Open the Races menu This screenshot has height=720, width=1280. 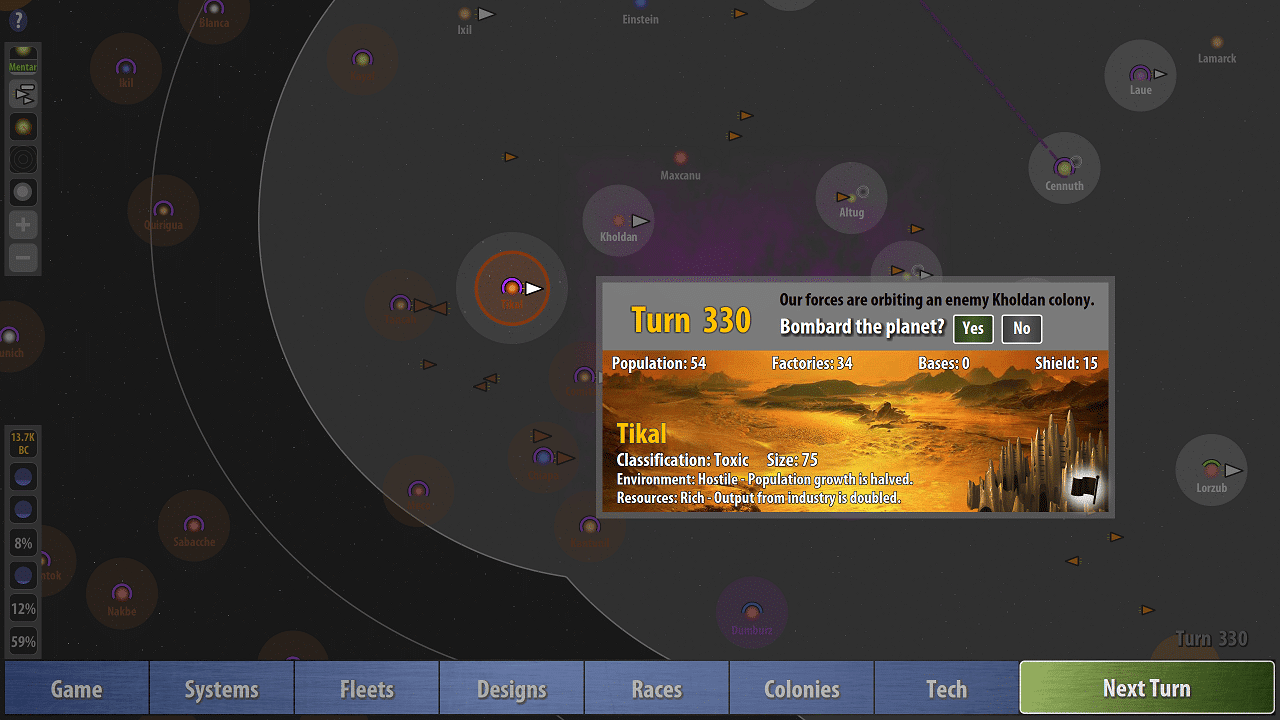click(656, 688)
